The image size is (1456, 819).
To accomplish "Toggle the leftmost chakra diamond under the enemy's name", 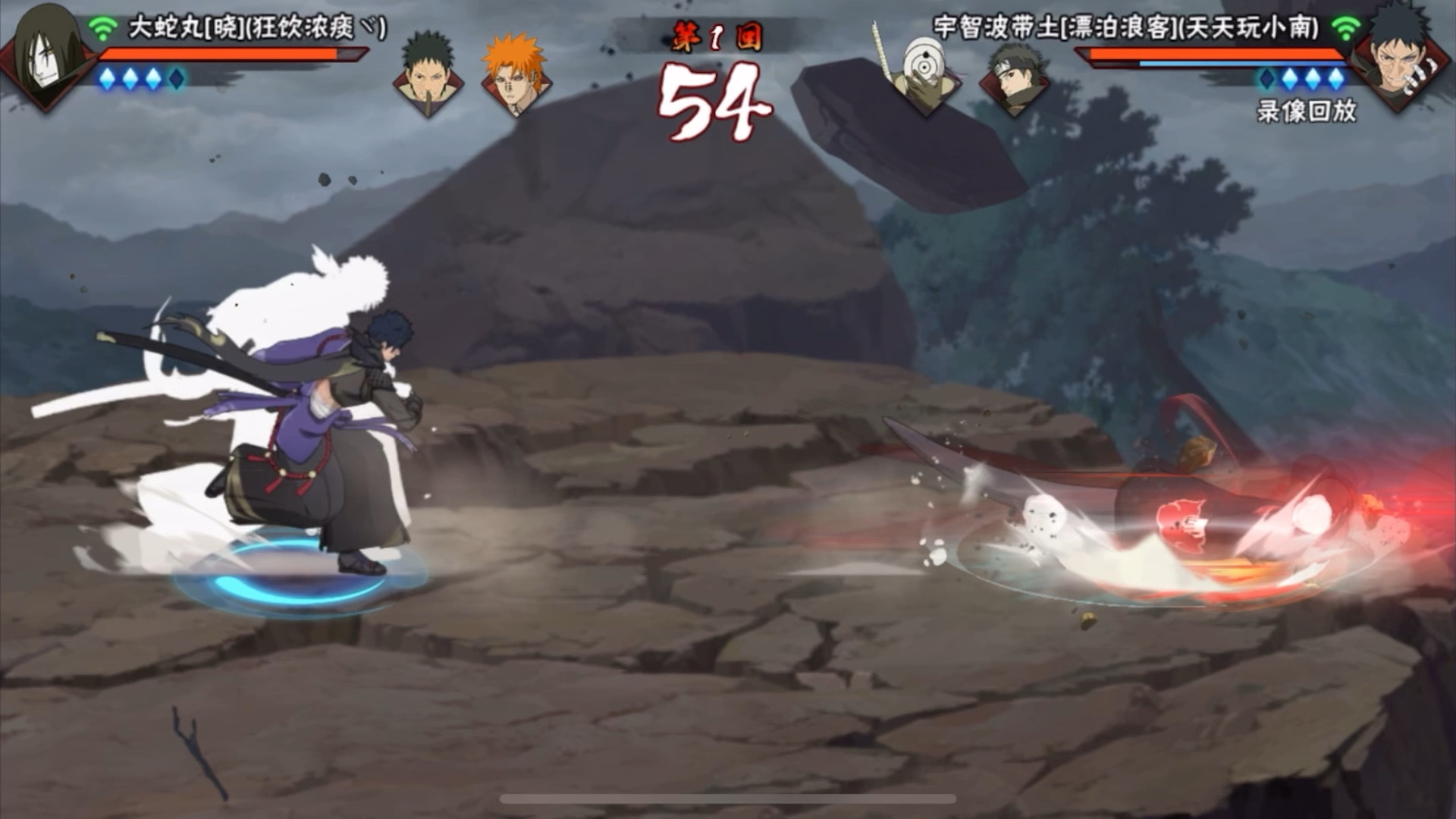I will tap(1265, 77).
